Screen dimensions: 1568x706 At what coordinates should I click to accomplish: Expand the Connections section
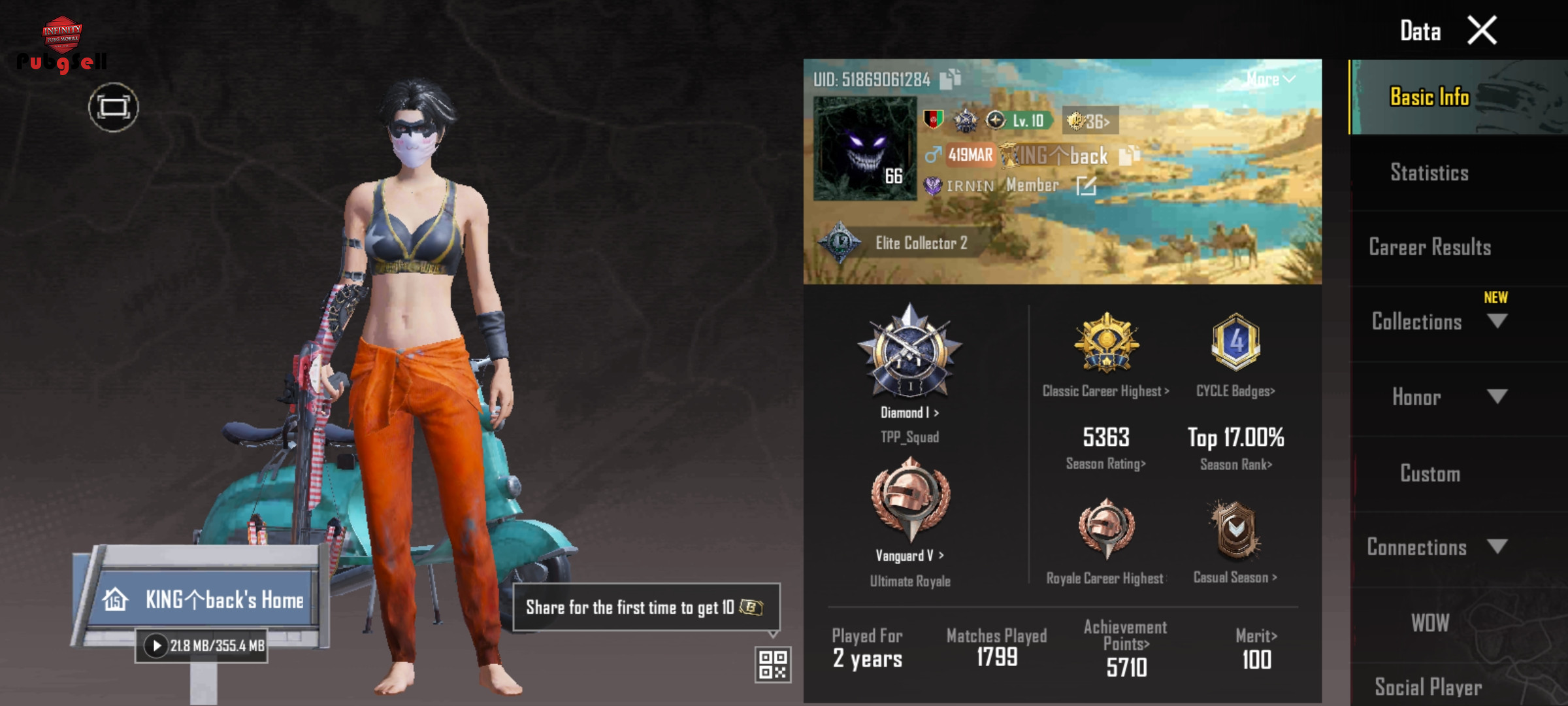1496,546
